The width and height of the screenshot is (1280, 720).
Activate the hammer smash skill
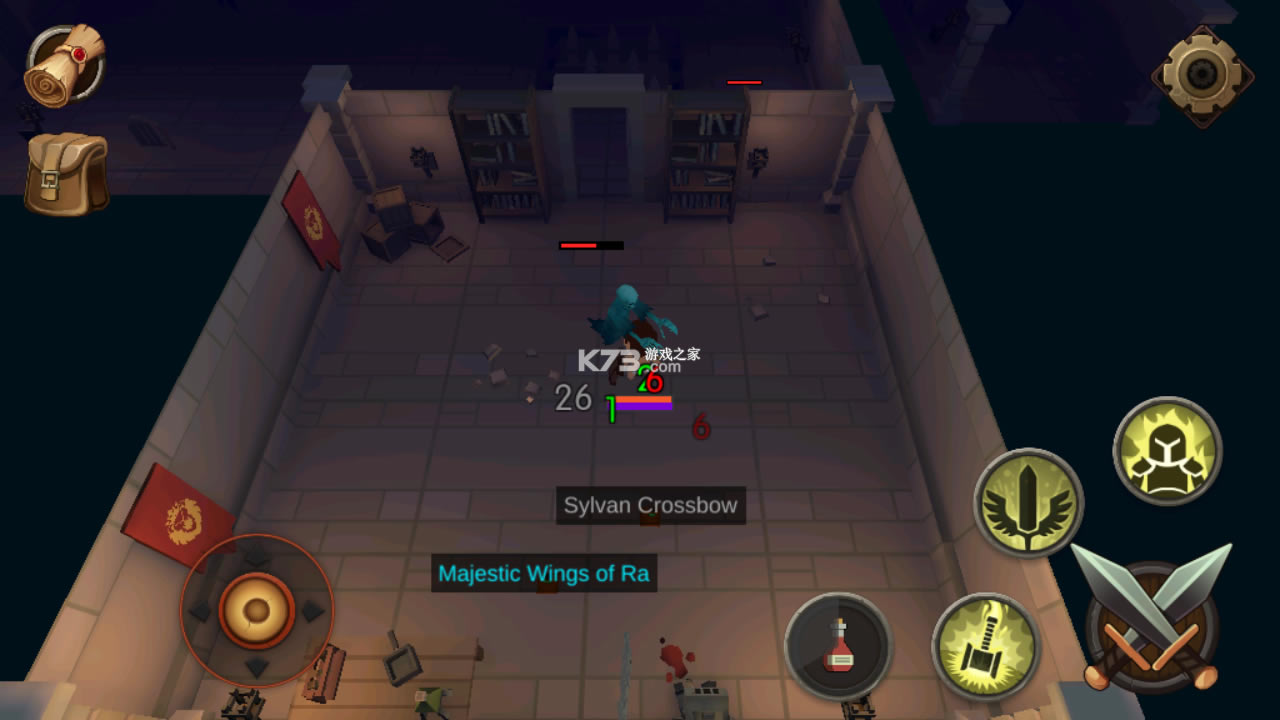(x=985, y=646)
